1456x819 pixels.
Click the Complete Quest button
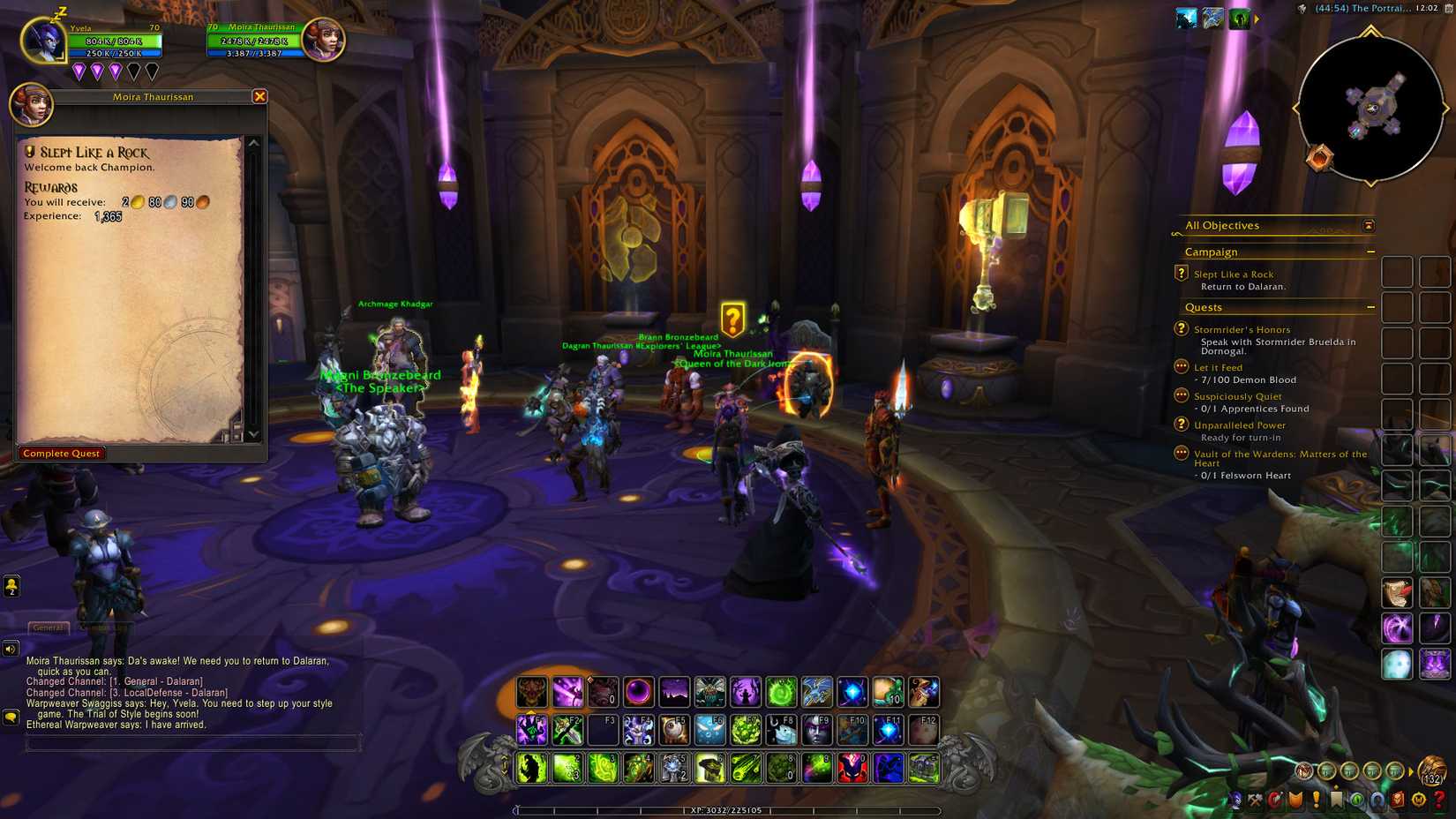click(x=61, y=453)
